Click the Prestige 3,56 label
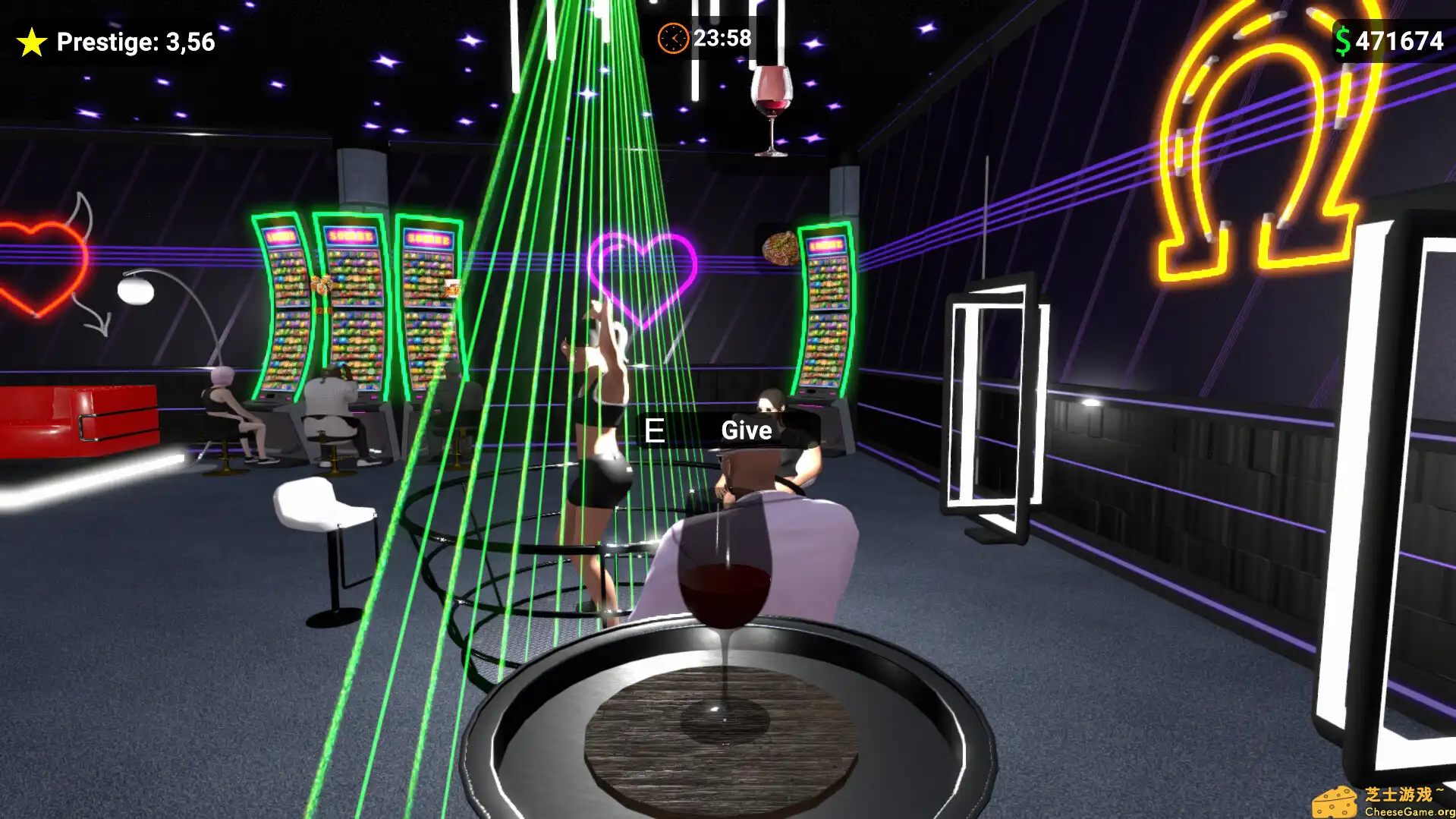 point(137,43)
